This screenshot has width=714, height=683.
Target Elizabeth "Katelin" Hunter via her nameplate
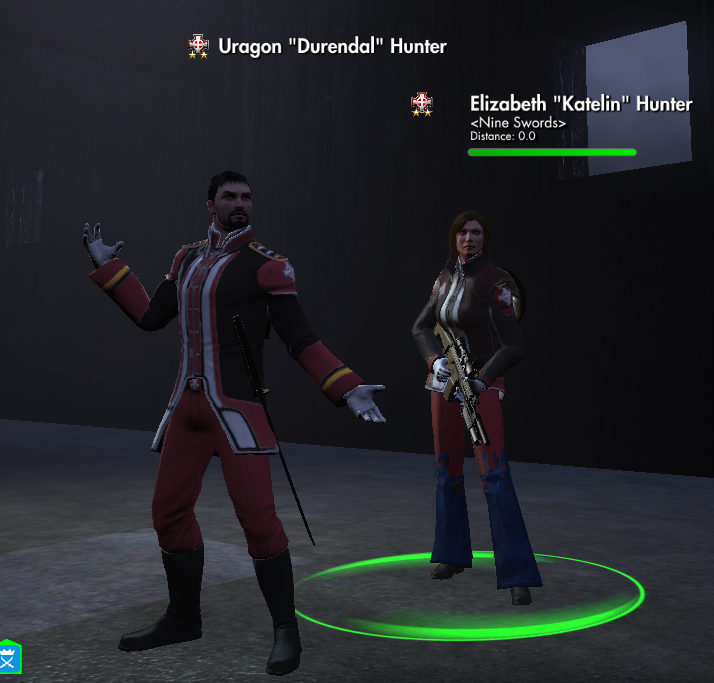(580, 104)
